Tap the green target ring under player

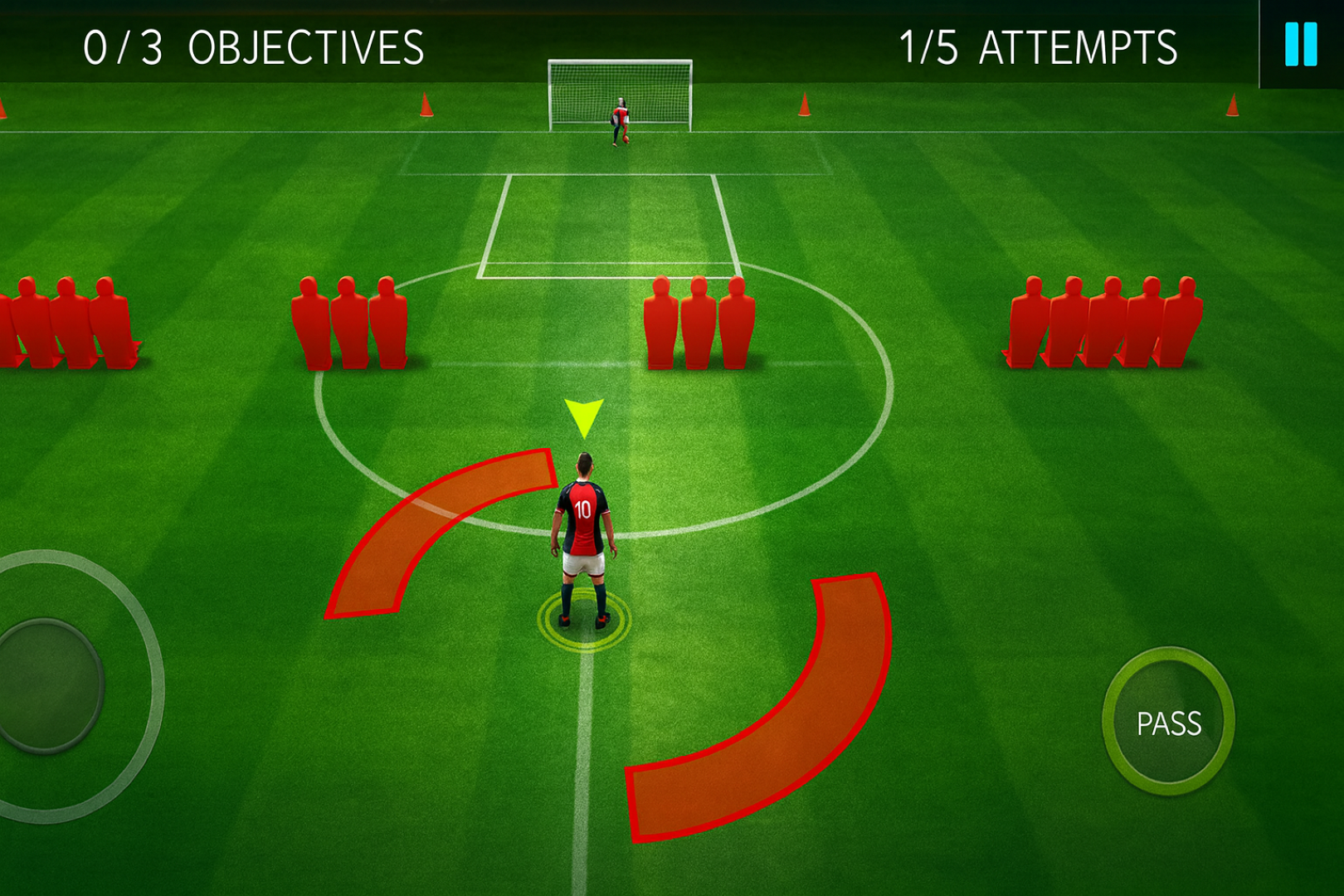click(x=583, y=618)
